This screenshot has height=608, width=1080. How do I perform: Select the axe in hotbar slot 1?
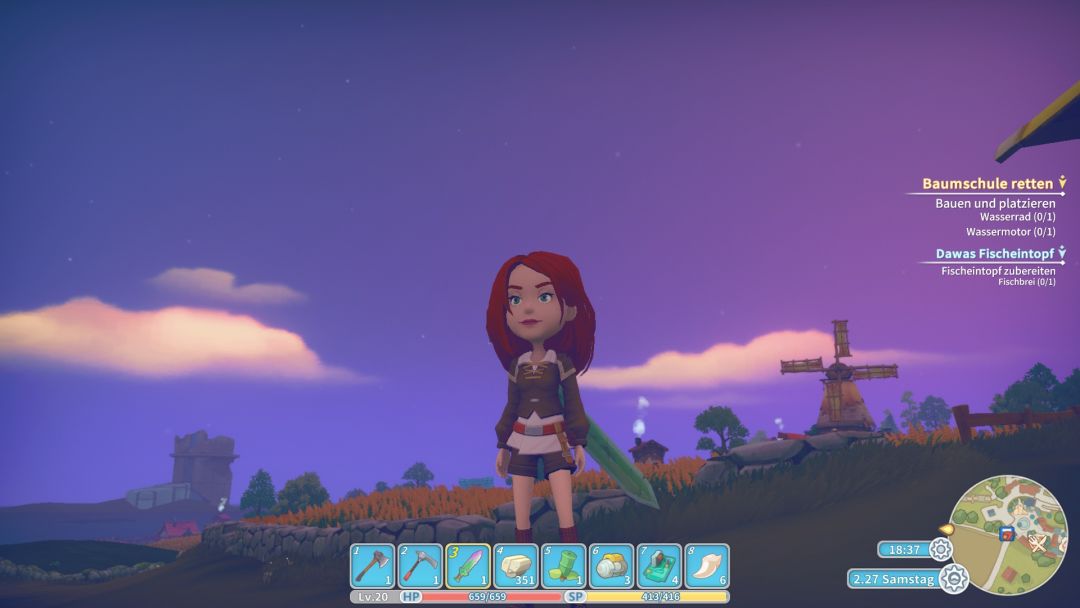click(372, 566)
